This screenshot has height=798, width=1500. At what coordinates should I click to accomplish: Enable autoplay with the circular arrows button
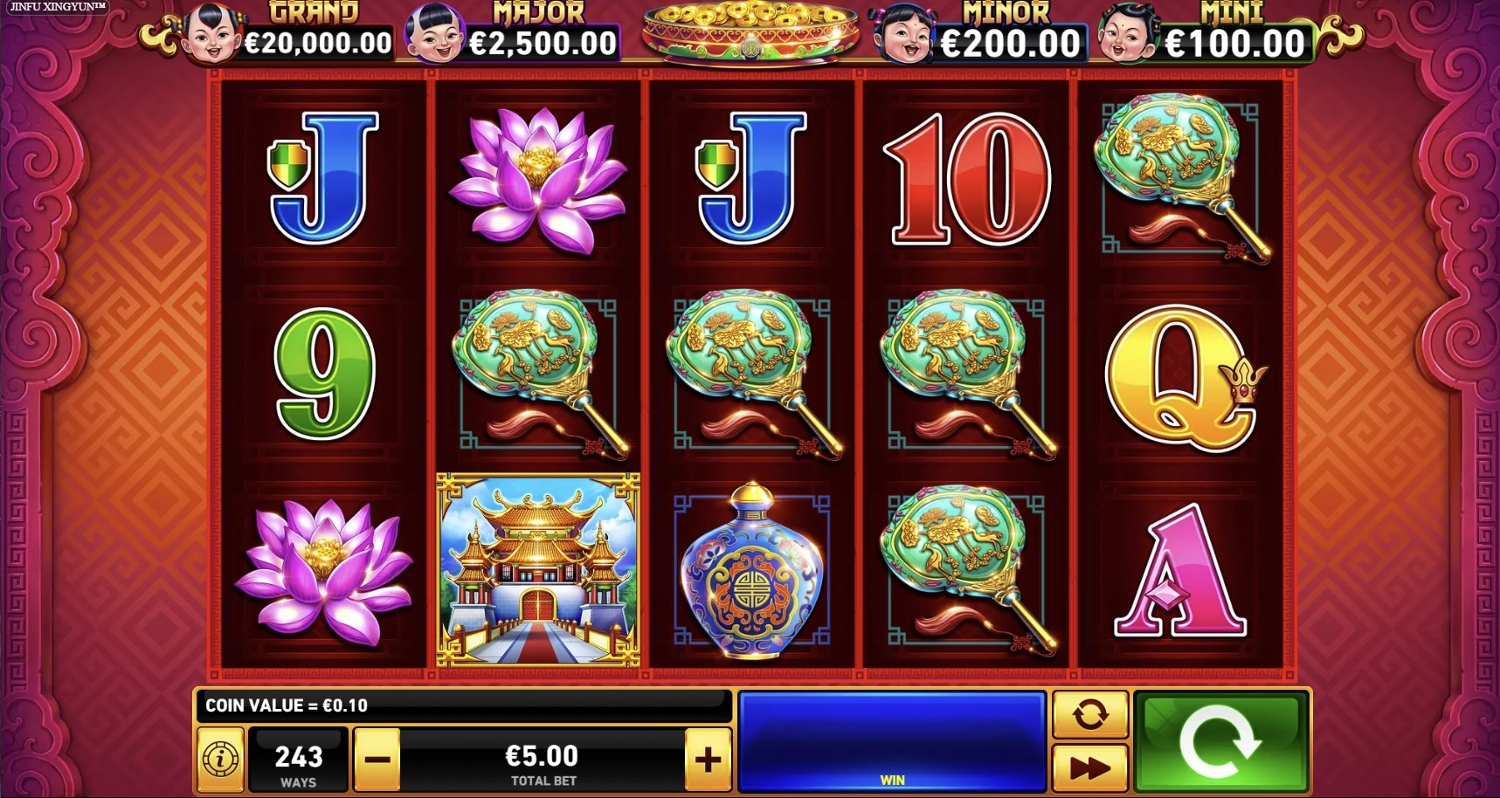coord(1090,714)
